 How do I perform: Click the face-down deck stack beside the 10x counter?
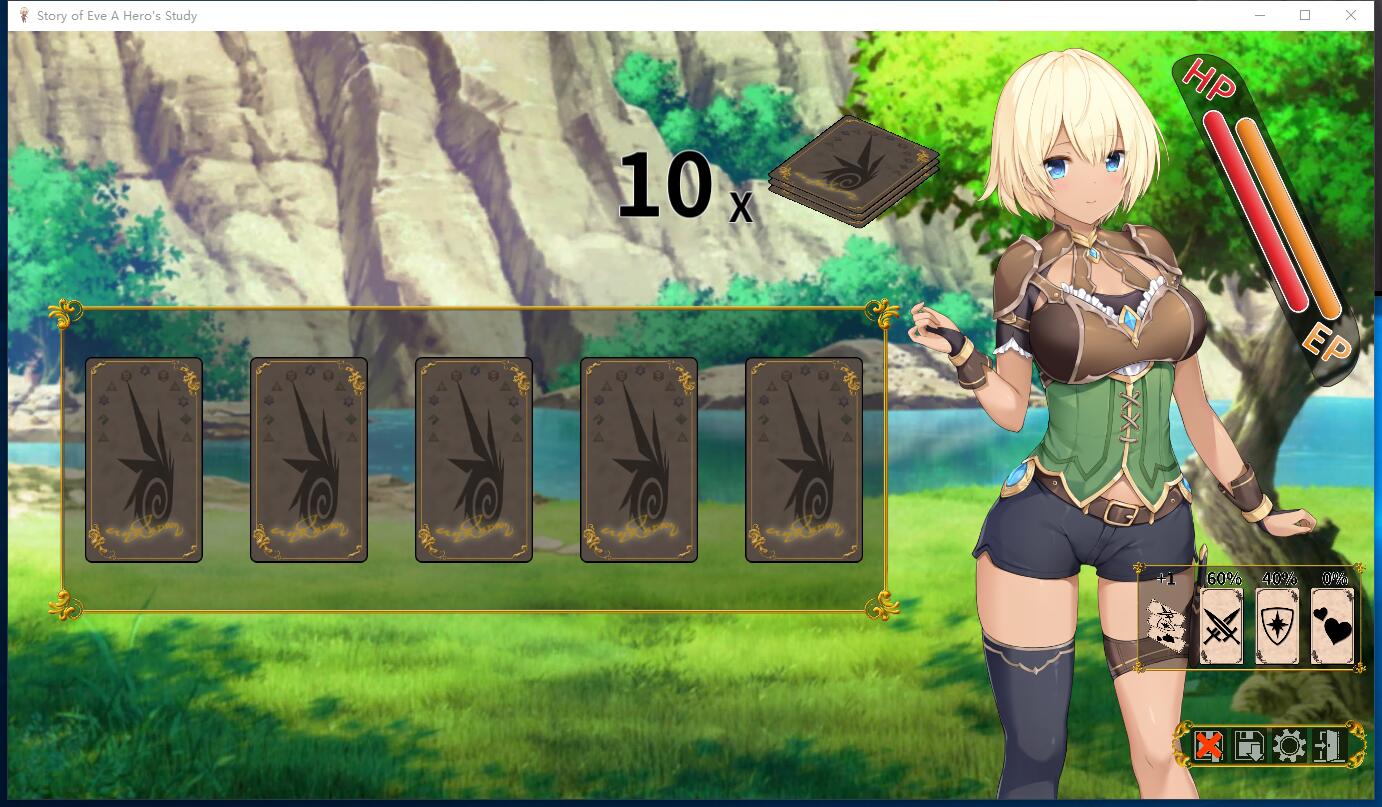click(855, 172)
